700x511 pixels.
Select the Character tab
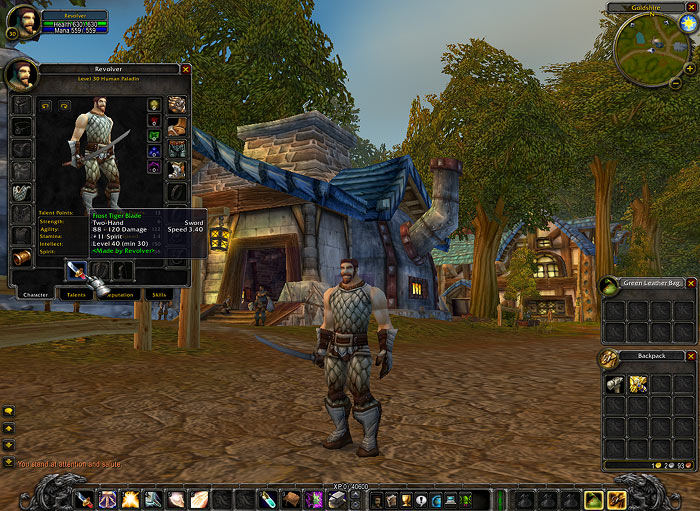point(35,295)
